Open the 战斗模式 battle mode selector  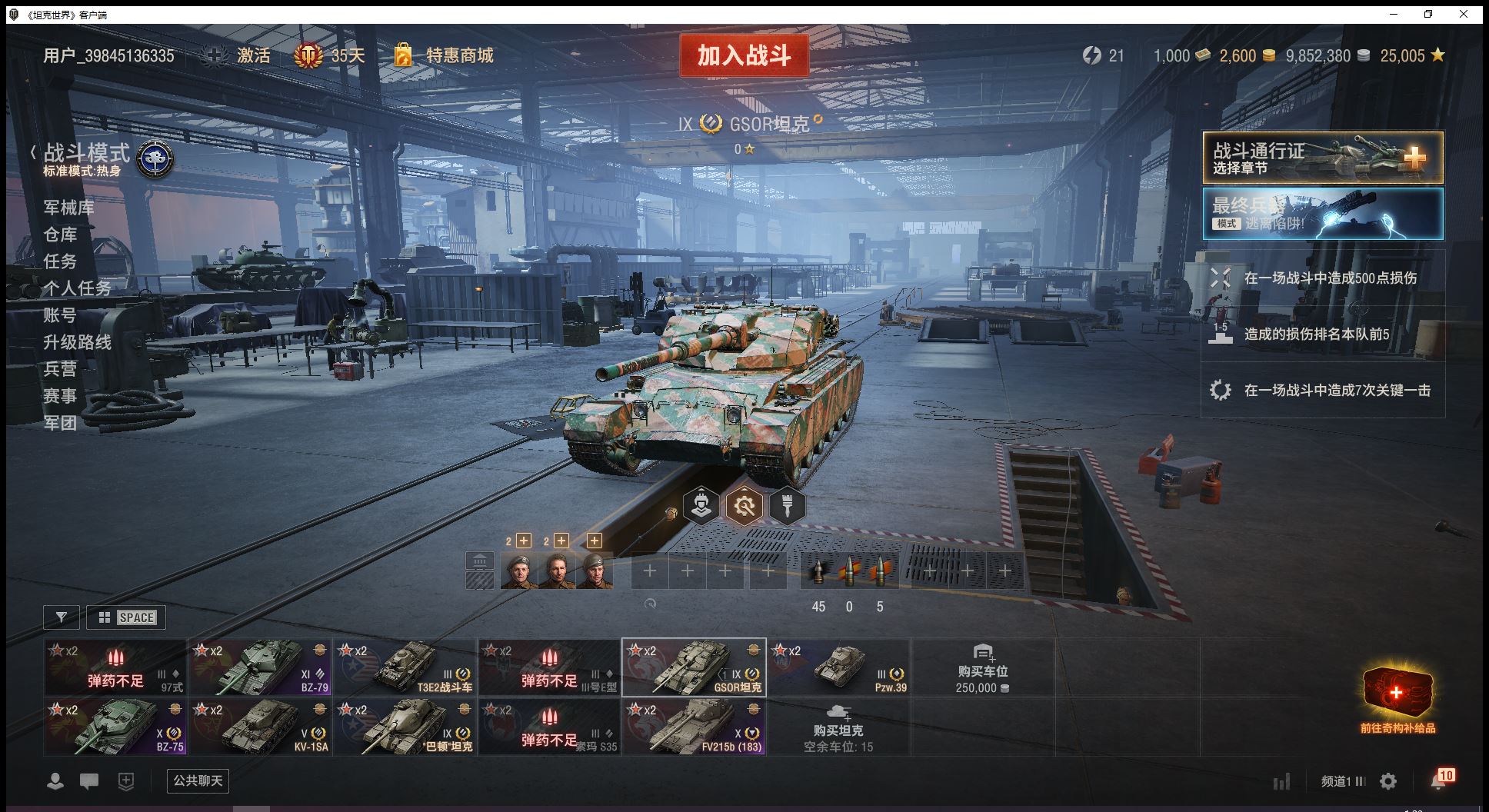(x=87, y=154)
